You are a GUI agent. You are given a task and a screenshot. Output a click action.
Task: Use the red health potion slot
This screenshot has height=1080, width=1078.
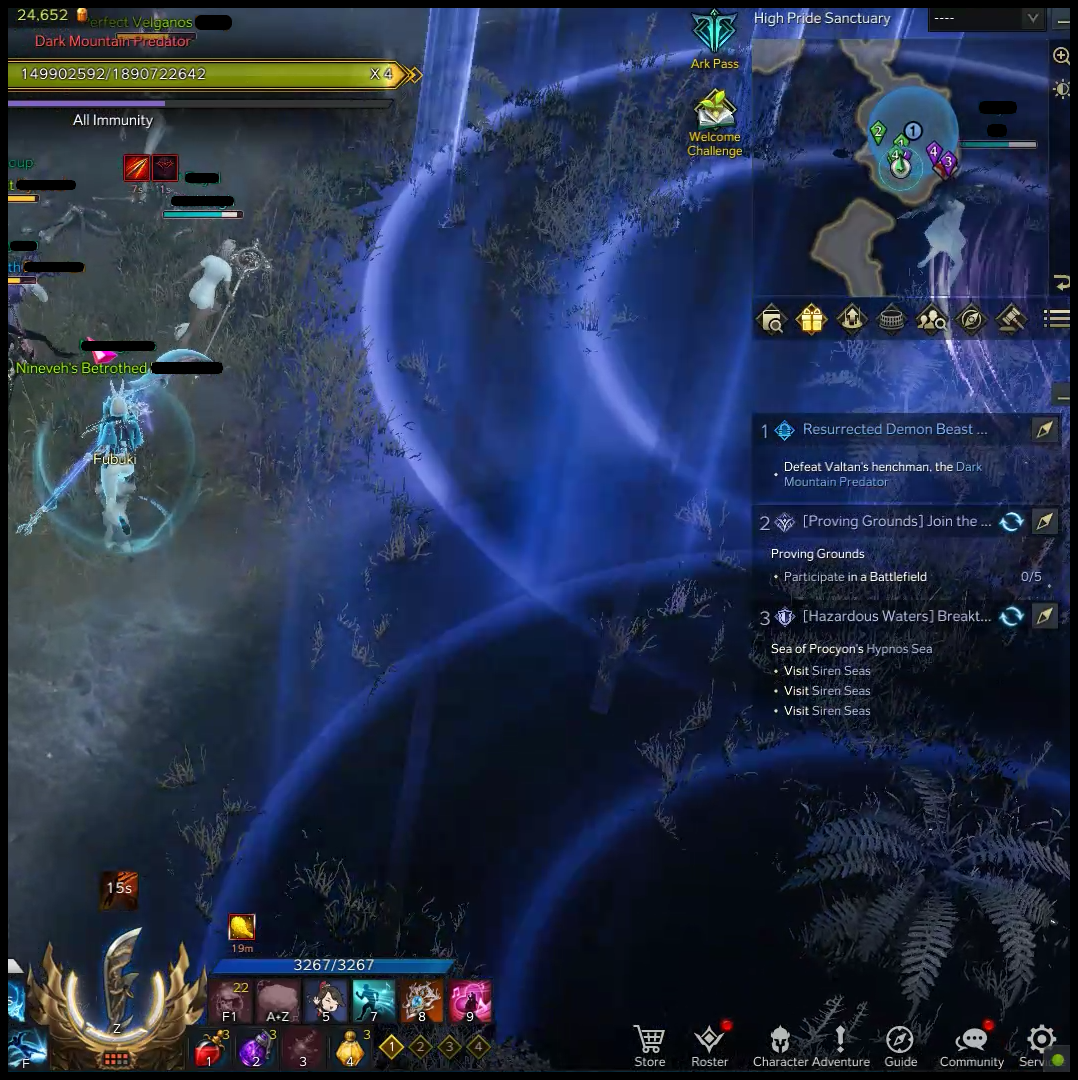(x=210, y=1048)
